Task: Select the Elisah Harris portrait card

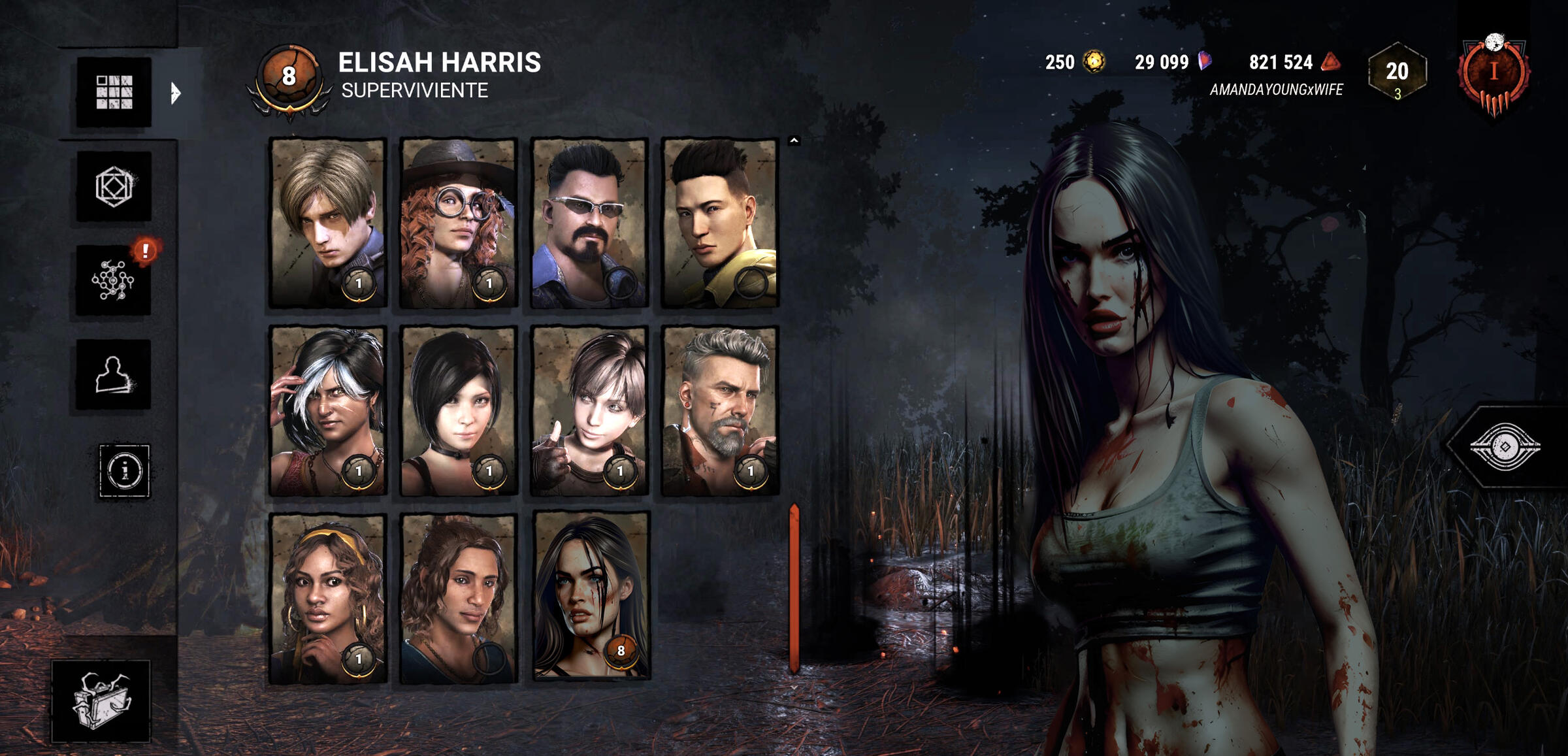Action: click(x=591, y=596)
